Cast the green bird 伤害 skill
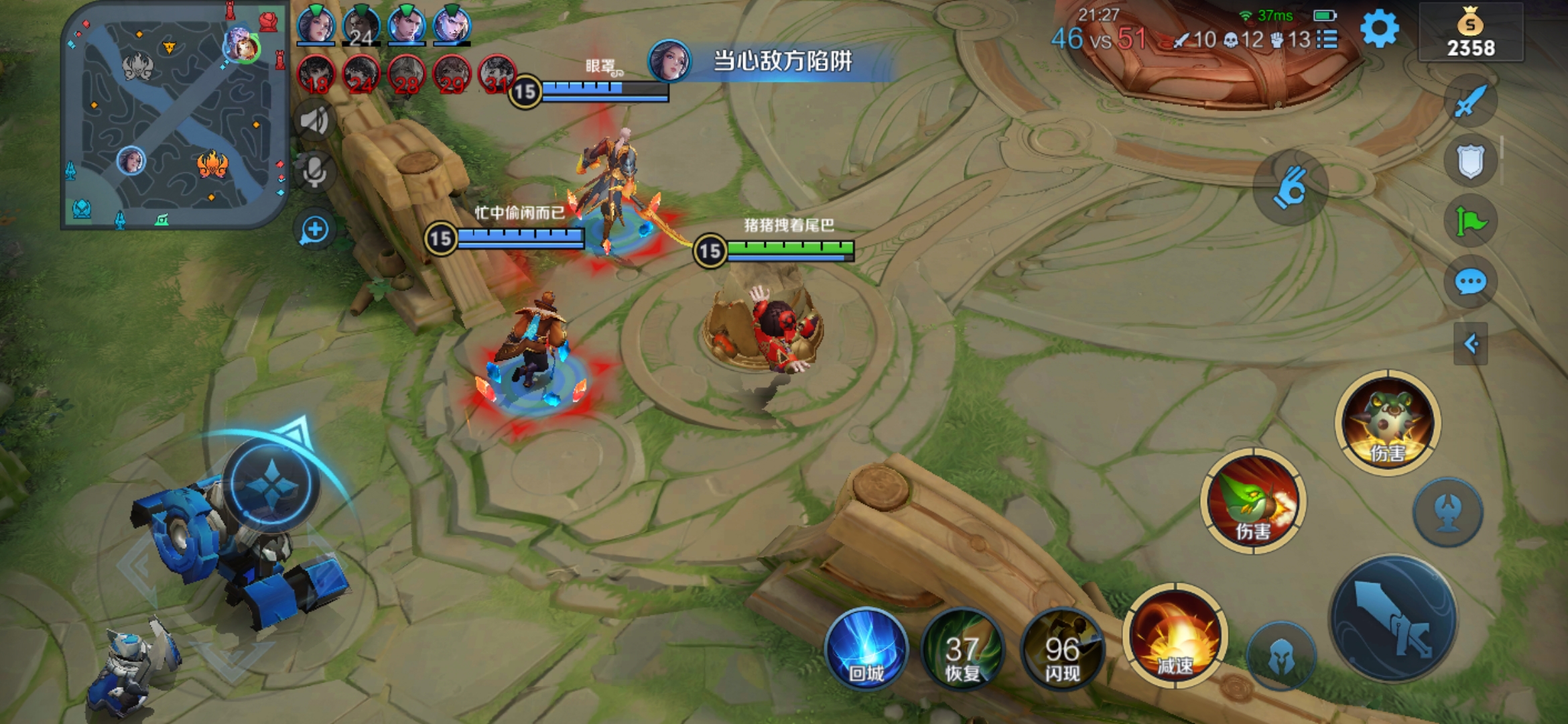Screen dimensions: 1568x724 click(1252, 501)
